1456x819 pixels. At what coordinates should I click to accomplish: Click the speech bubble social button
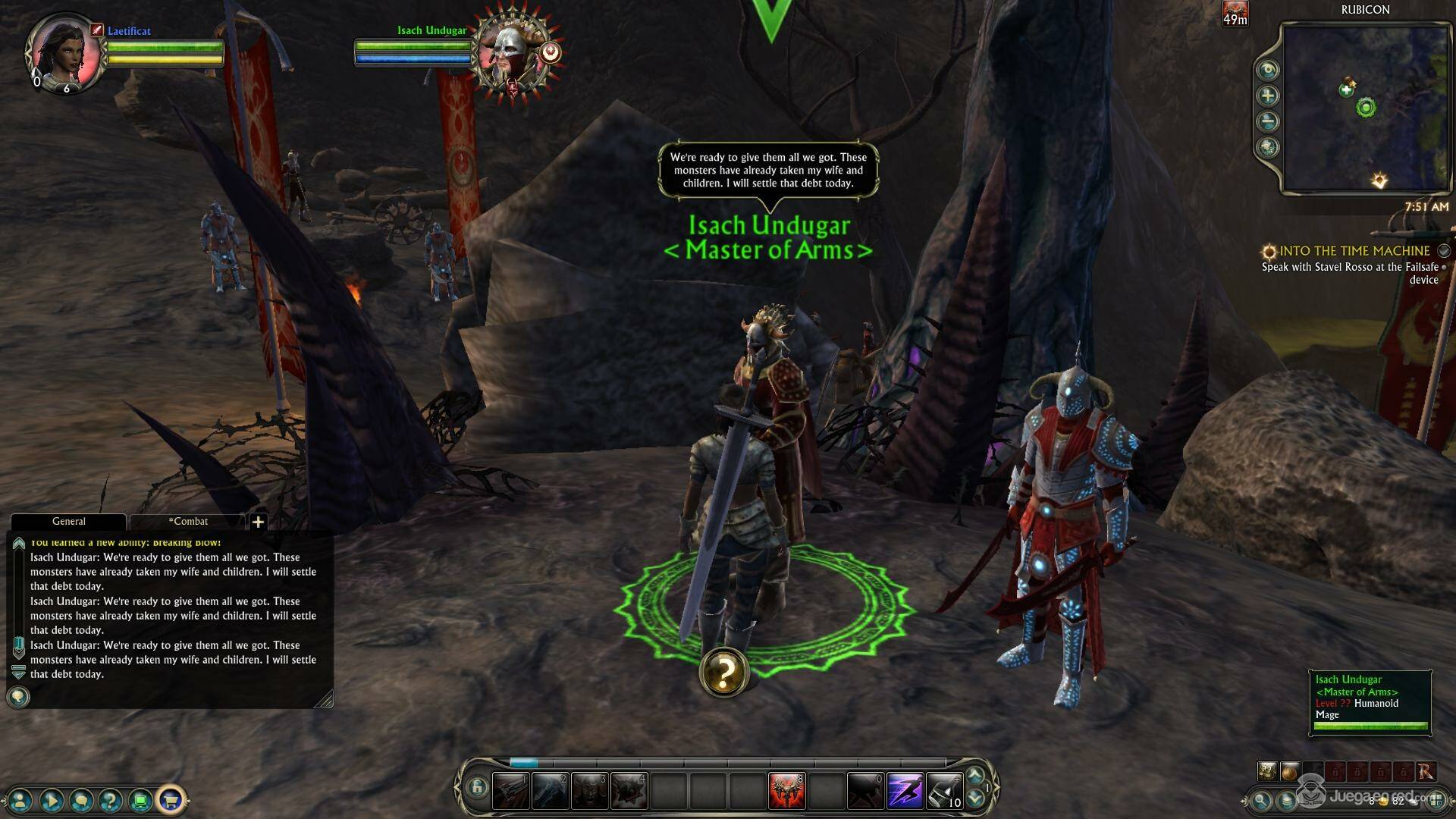[x=81, y=799]
